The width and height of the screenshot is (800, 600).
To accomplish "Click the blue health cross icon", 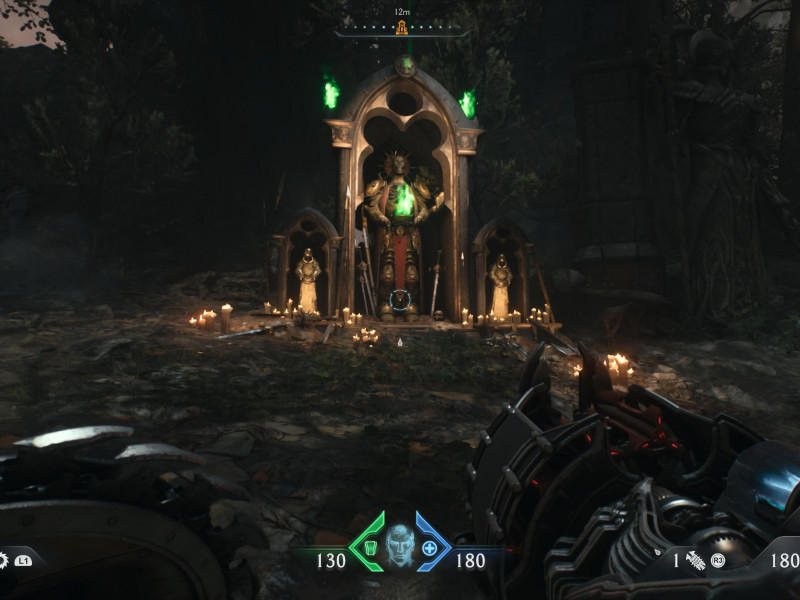I will [430, 547].
